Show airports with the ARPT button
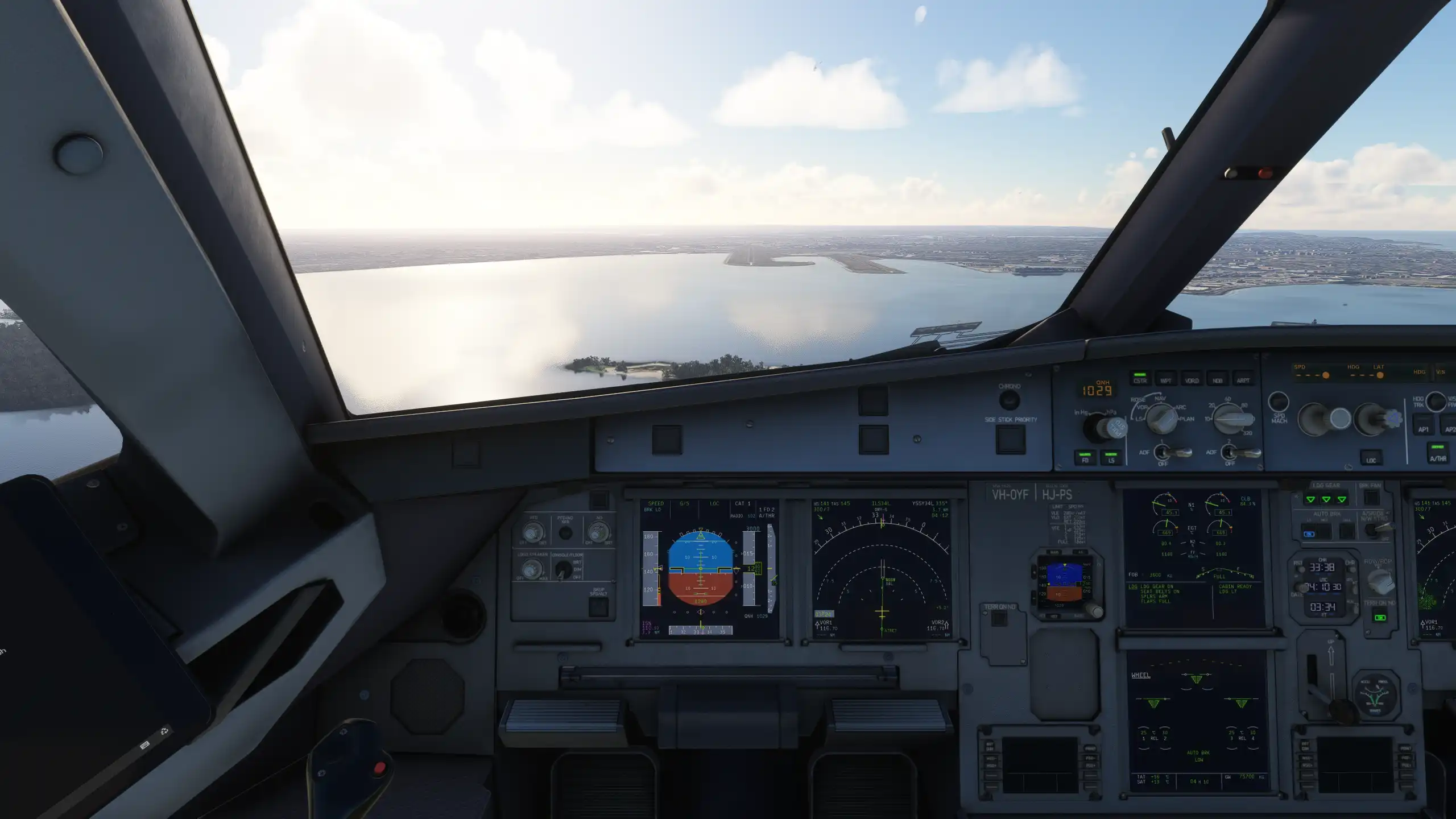Image resolution: width=1456 pixels, height=819 pixels. click(x=1243, y=380)
